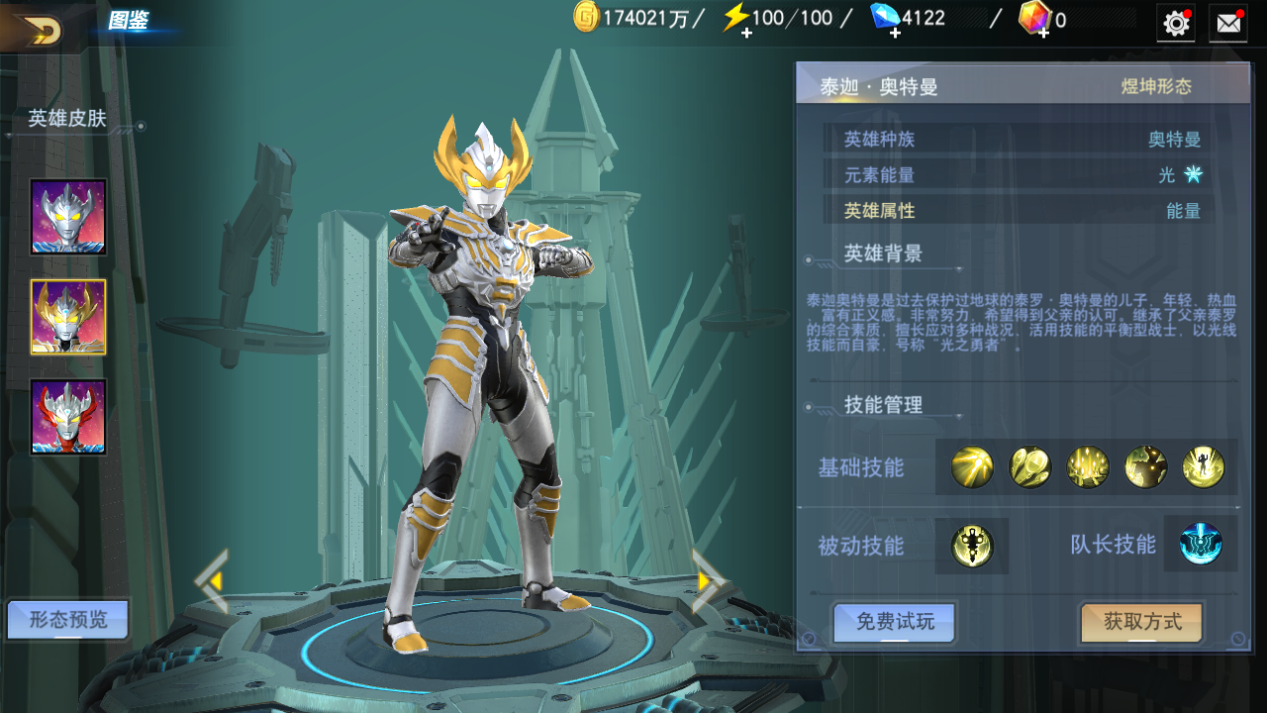Select the last basic skill icon
Screen dimensions: 1267x713
tap(1203, 467)
